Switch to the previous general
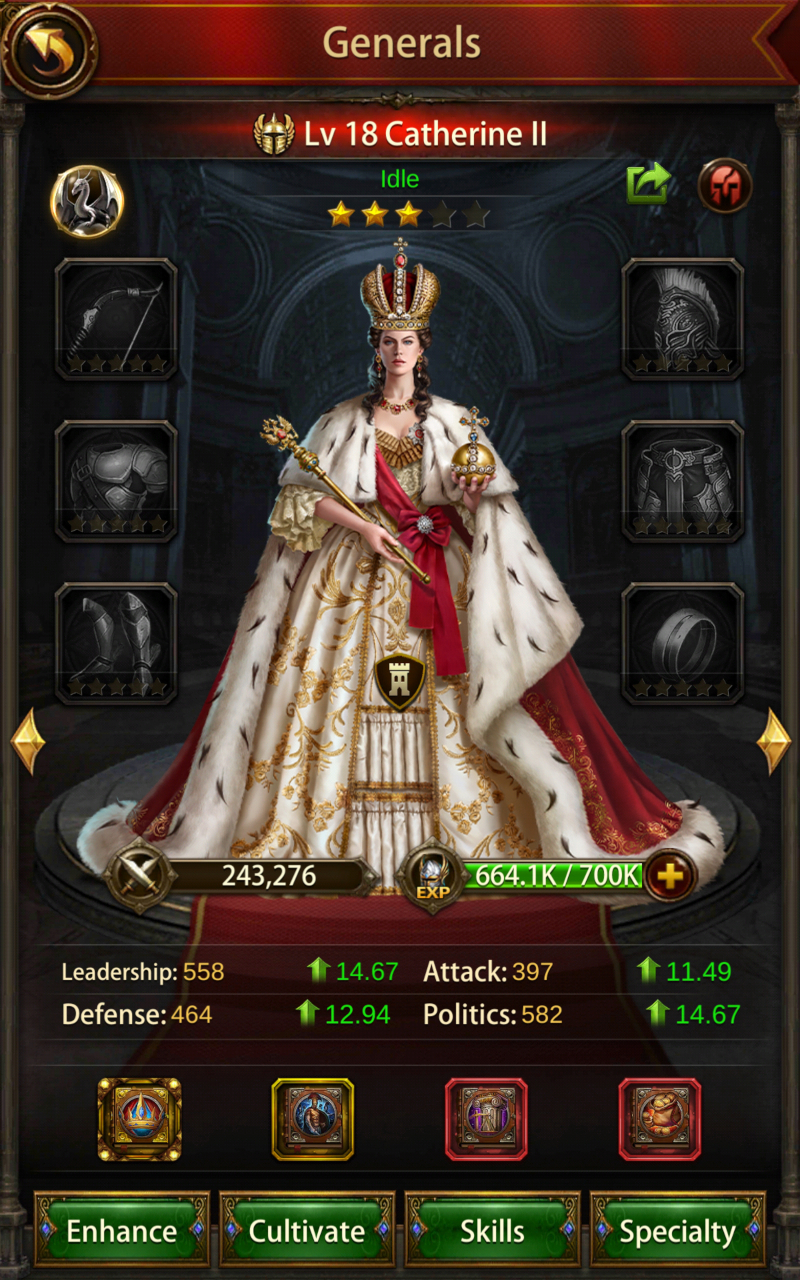Image resolution: width=800 pixels, height=1280 pixels. tap(27, 741)
